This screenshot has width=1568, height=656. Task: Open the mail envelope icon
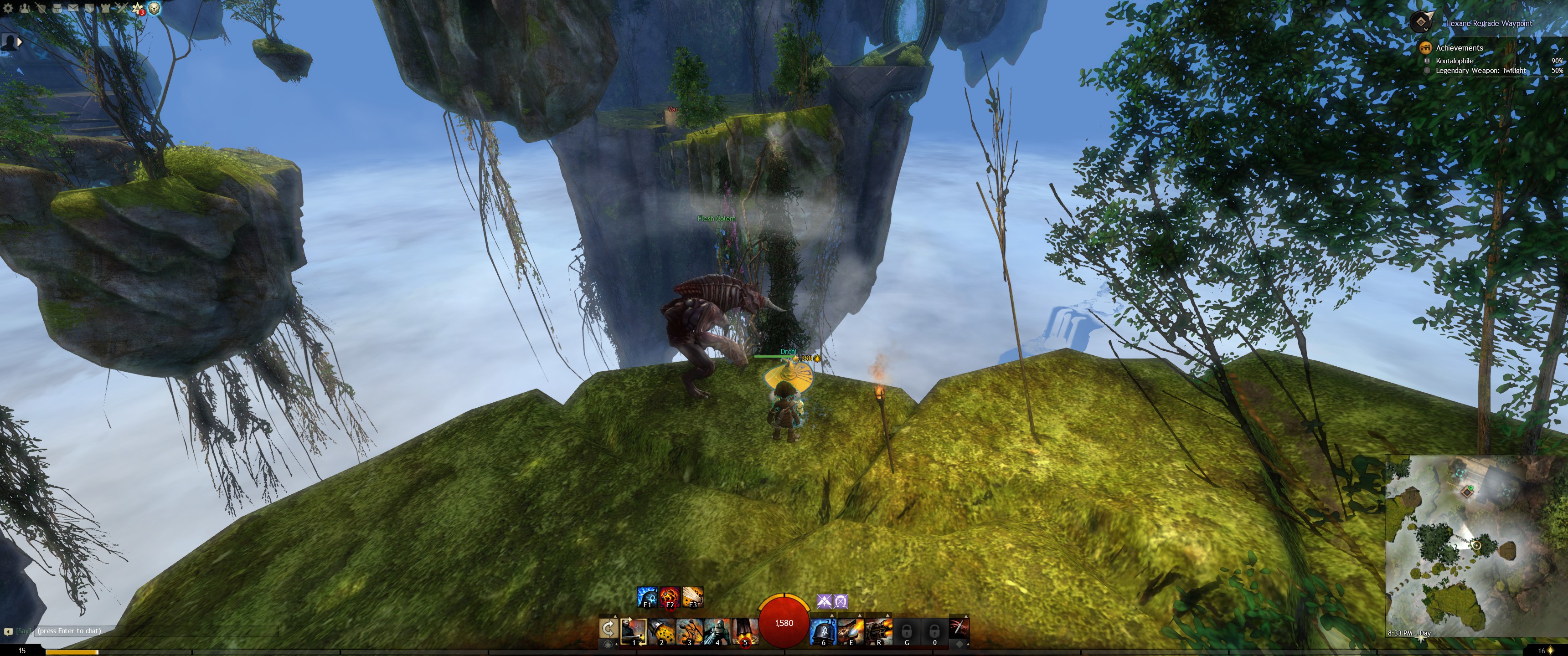[72, 9]
